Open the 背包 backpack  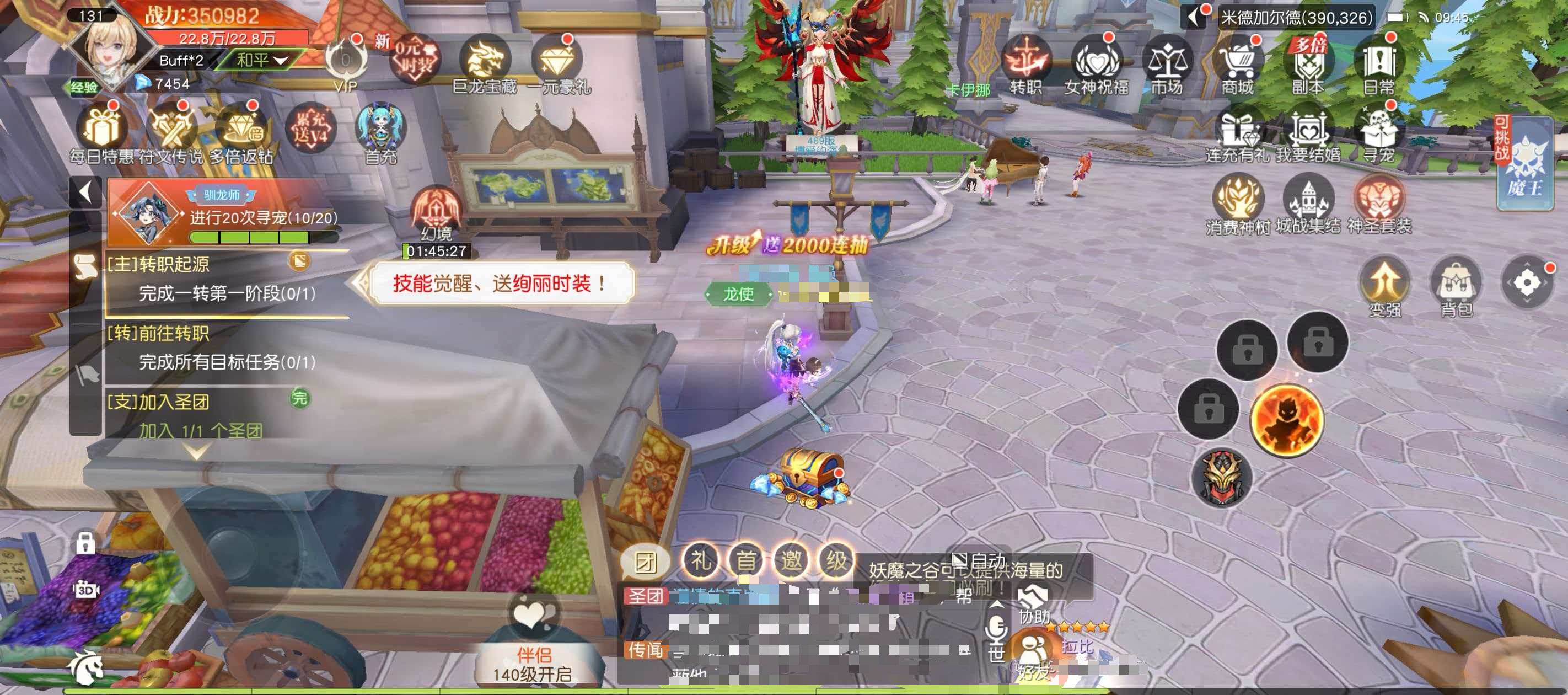click(x=1456, y=286)
